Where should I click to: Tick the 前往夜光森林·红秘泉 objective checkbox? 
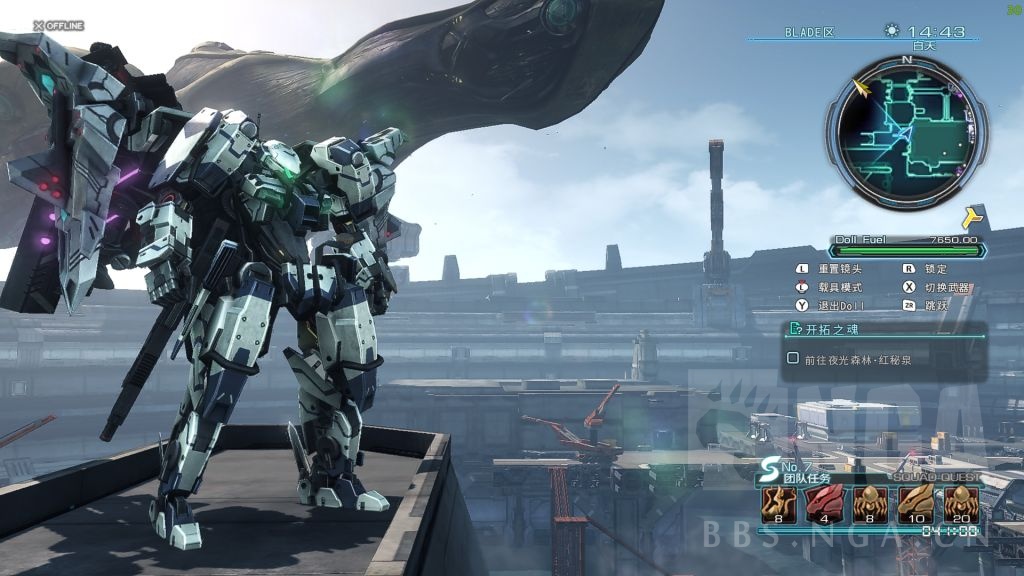tap(793, 358)
